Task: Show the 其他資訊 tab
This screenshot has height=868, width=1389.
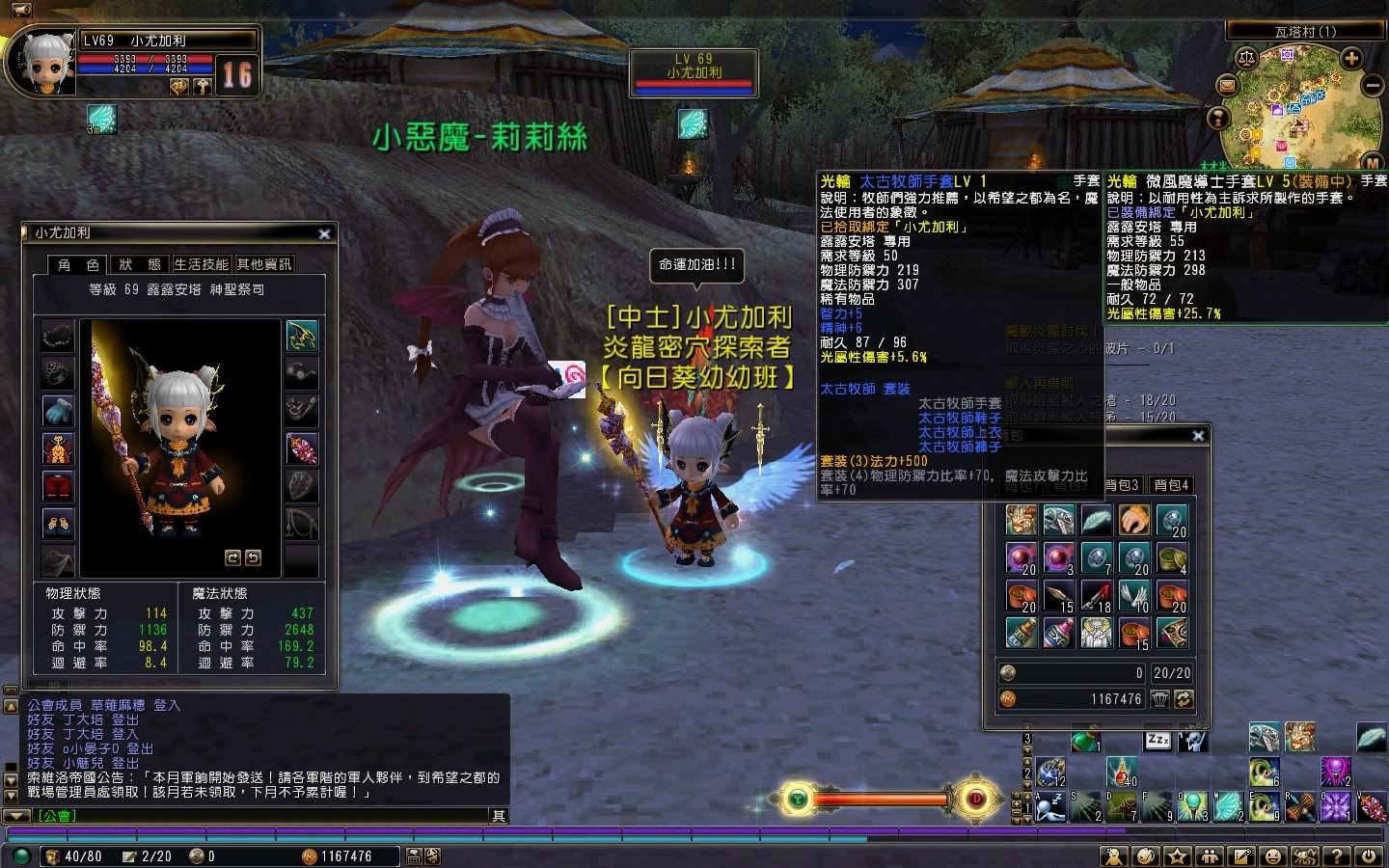Action: coord(263,264)
